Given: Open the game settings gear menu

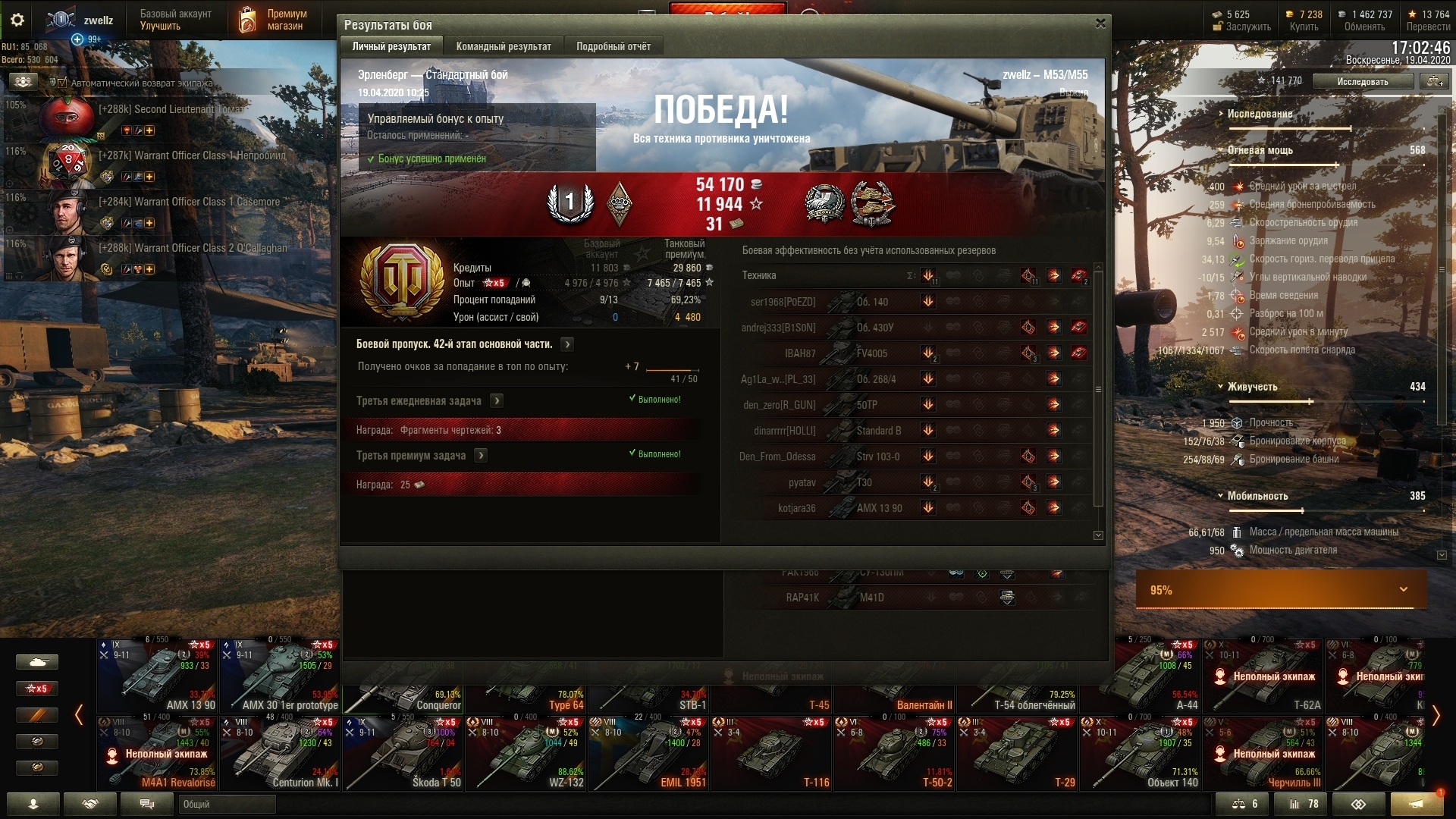Looking at the screenshot, I should [x=17, y=20].
